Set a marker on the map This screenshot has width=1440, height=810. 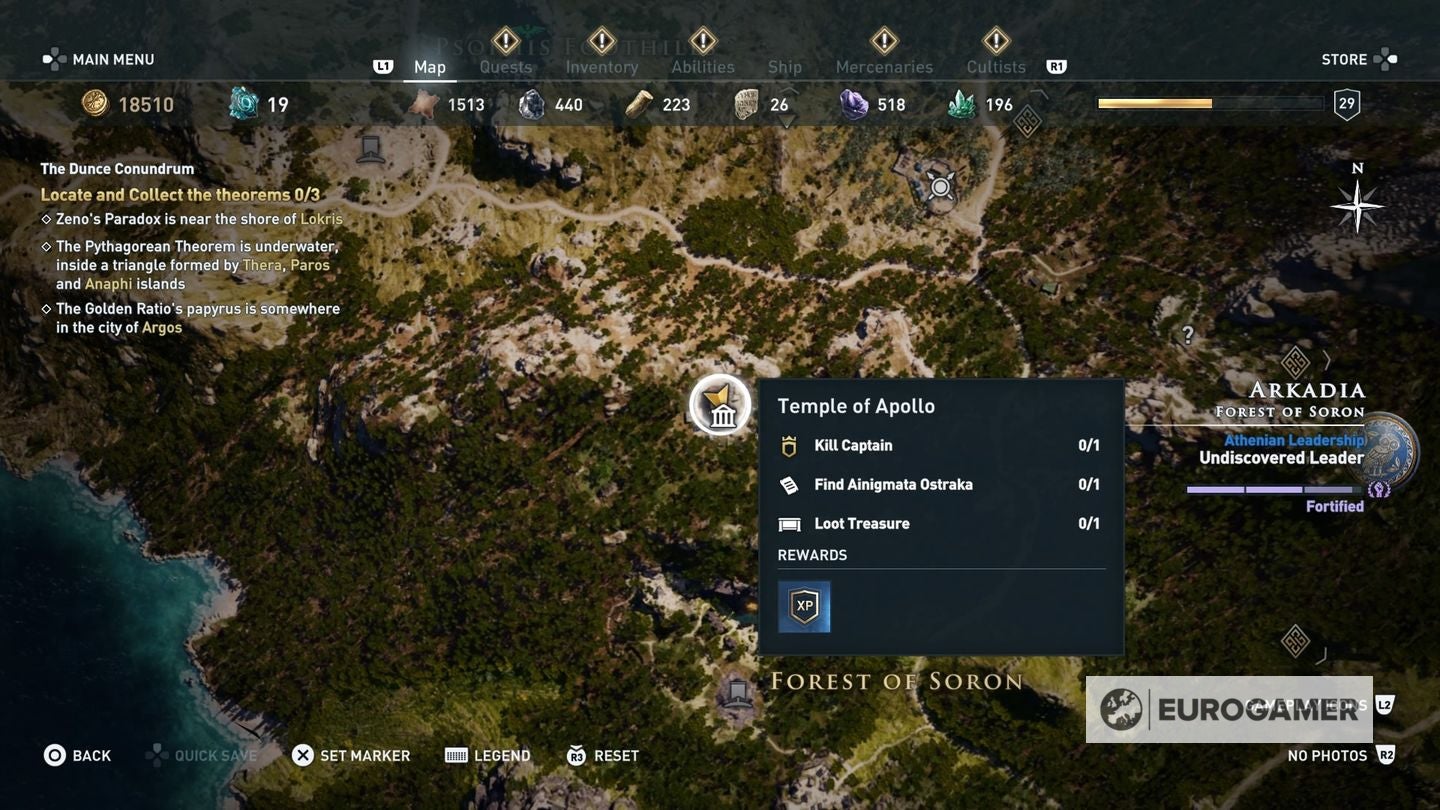353,753
